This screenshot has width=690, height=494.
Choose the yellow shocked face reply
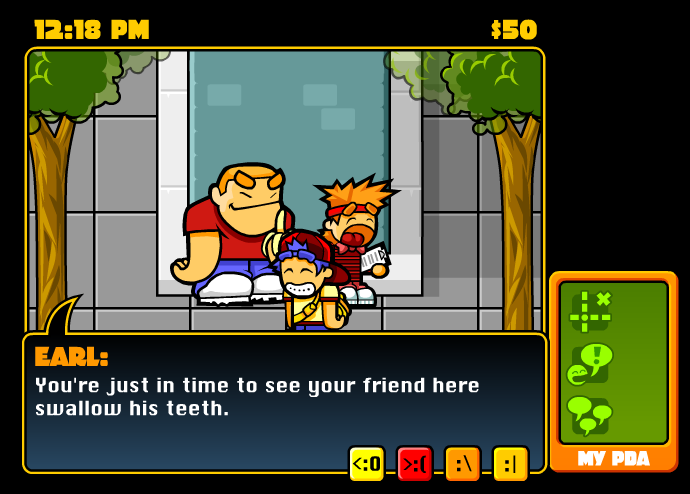click(x=366, y=464)
